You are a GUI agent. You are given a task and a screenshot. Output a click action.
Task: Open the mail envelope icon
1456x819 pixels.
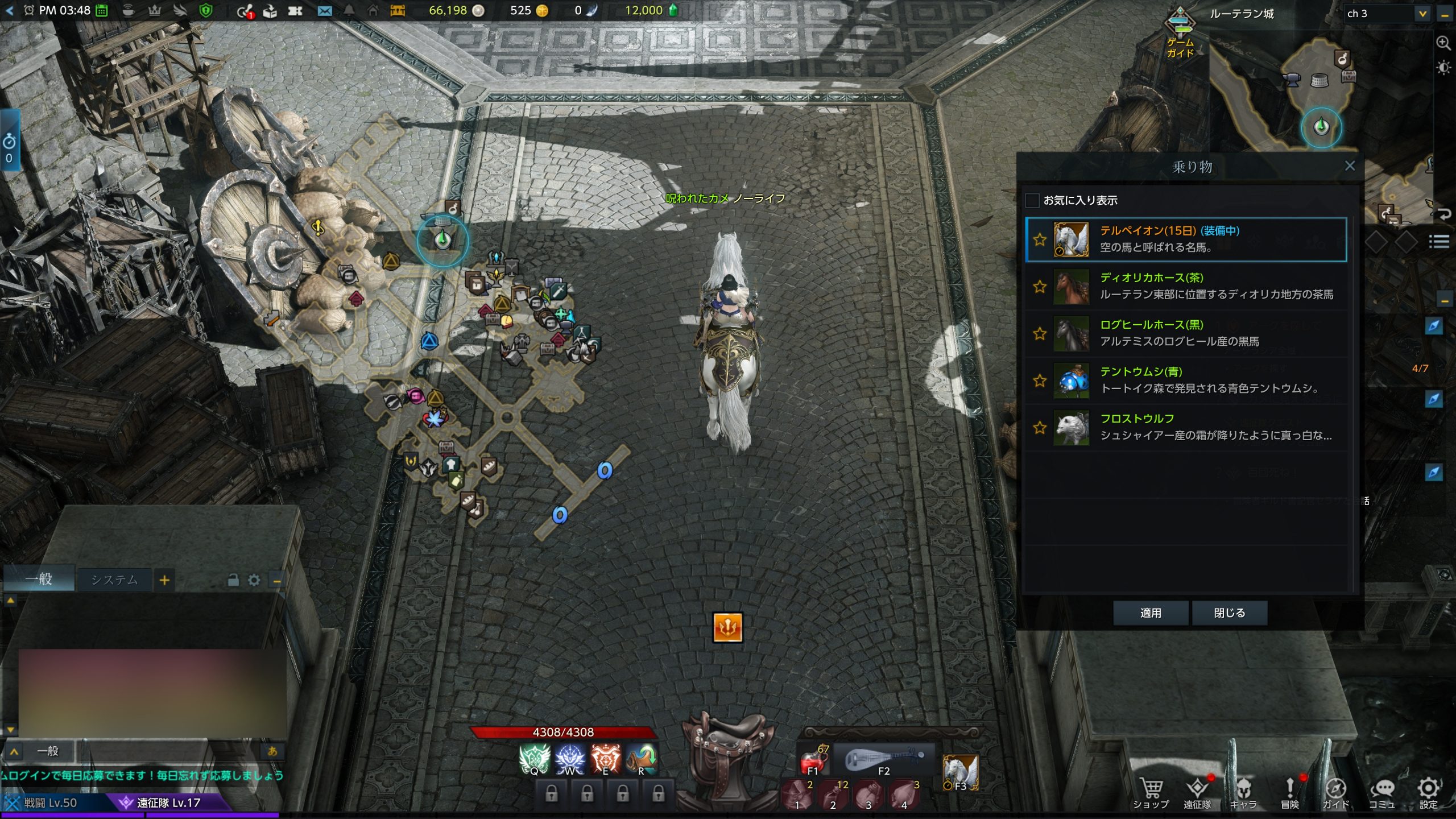tap(324, 11)
